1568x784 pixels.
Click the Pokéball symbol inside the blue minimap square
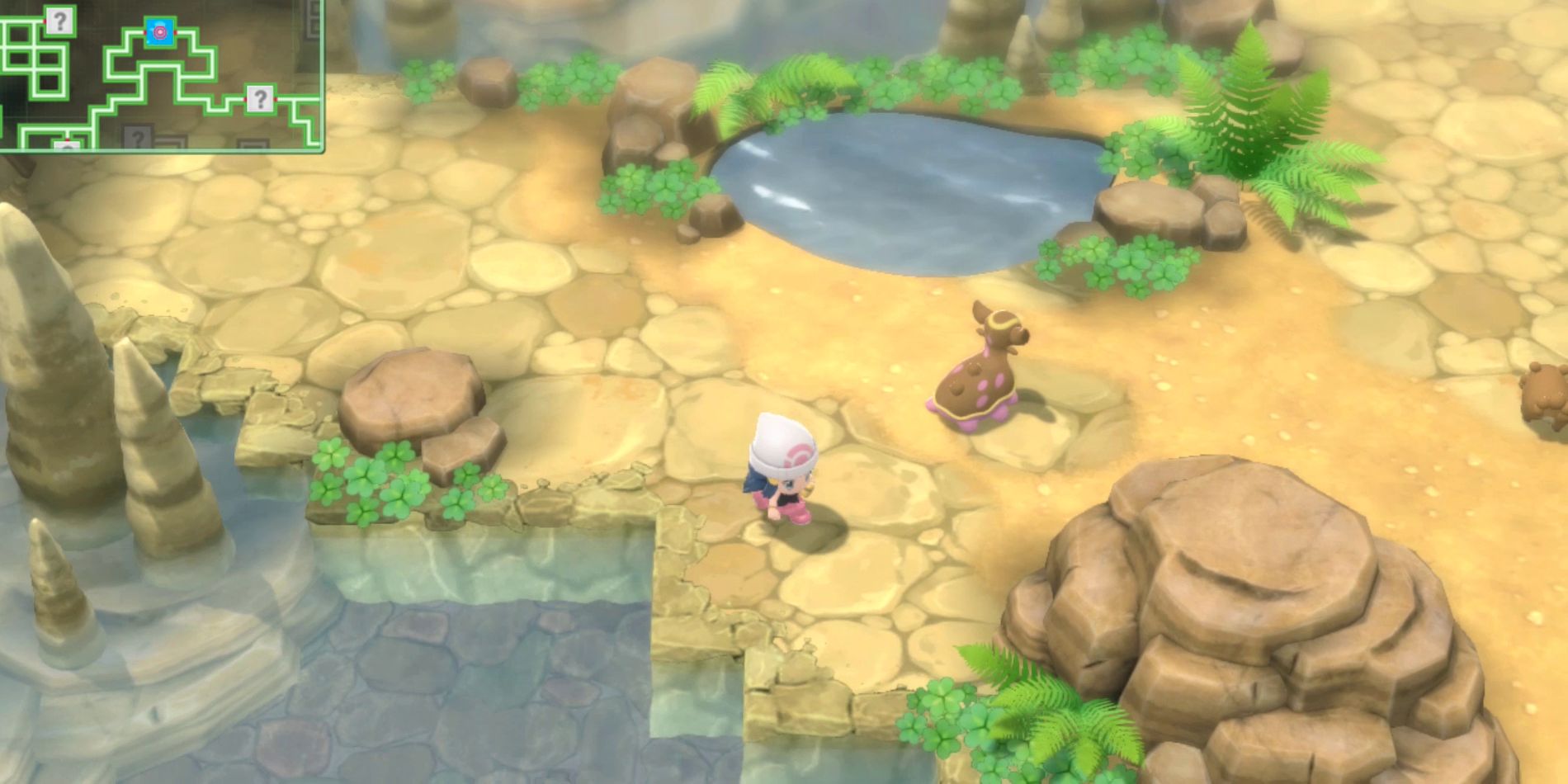tap(160, 32)
